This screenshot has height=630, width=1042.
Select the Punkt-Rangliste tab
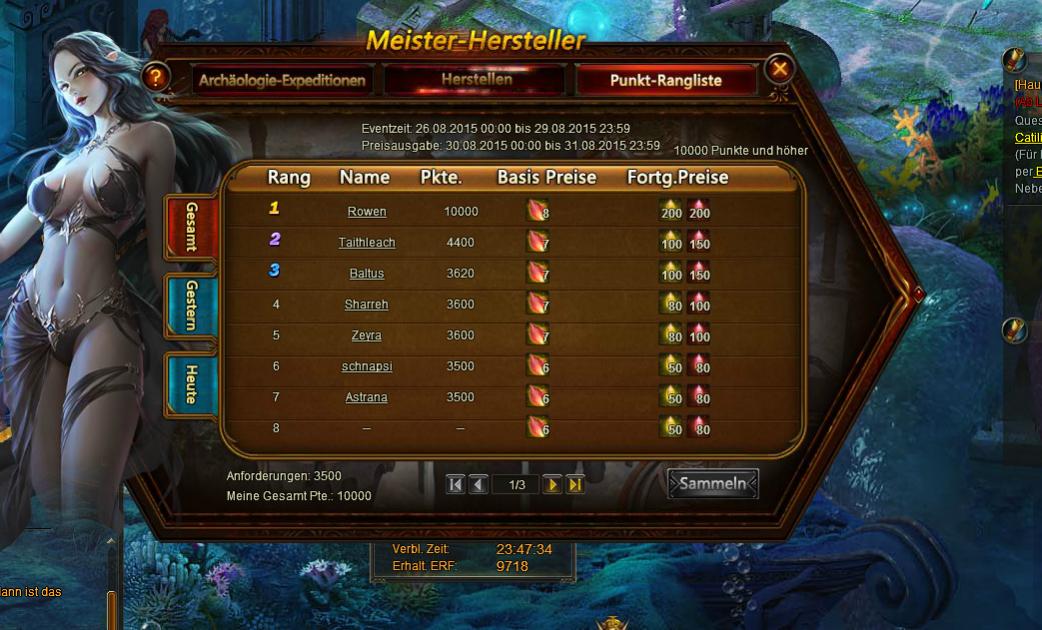click(x=665, y=80)
